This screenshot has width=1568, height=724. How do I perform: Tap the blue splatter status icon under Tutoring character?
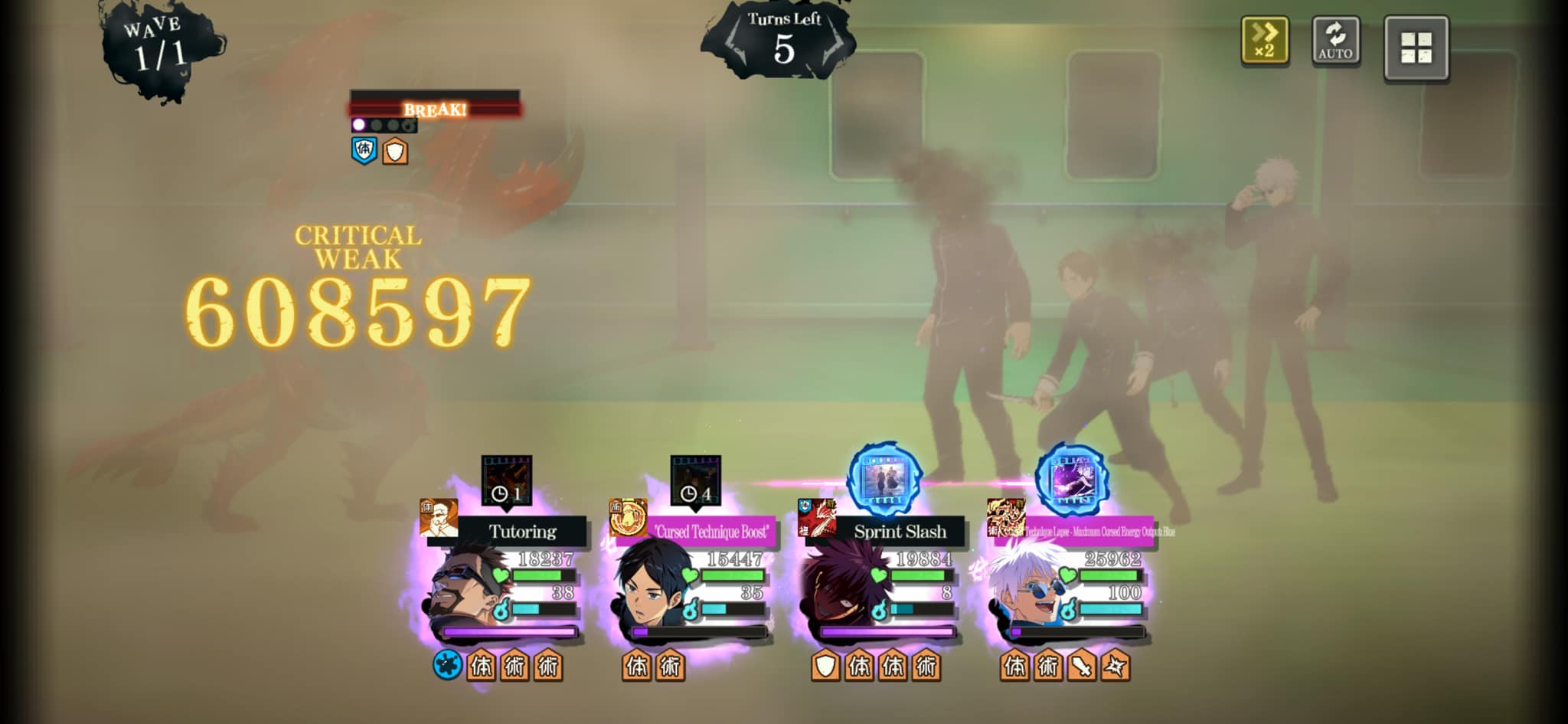447,665
